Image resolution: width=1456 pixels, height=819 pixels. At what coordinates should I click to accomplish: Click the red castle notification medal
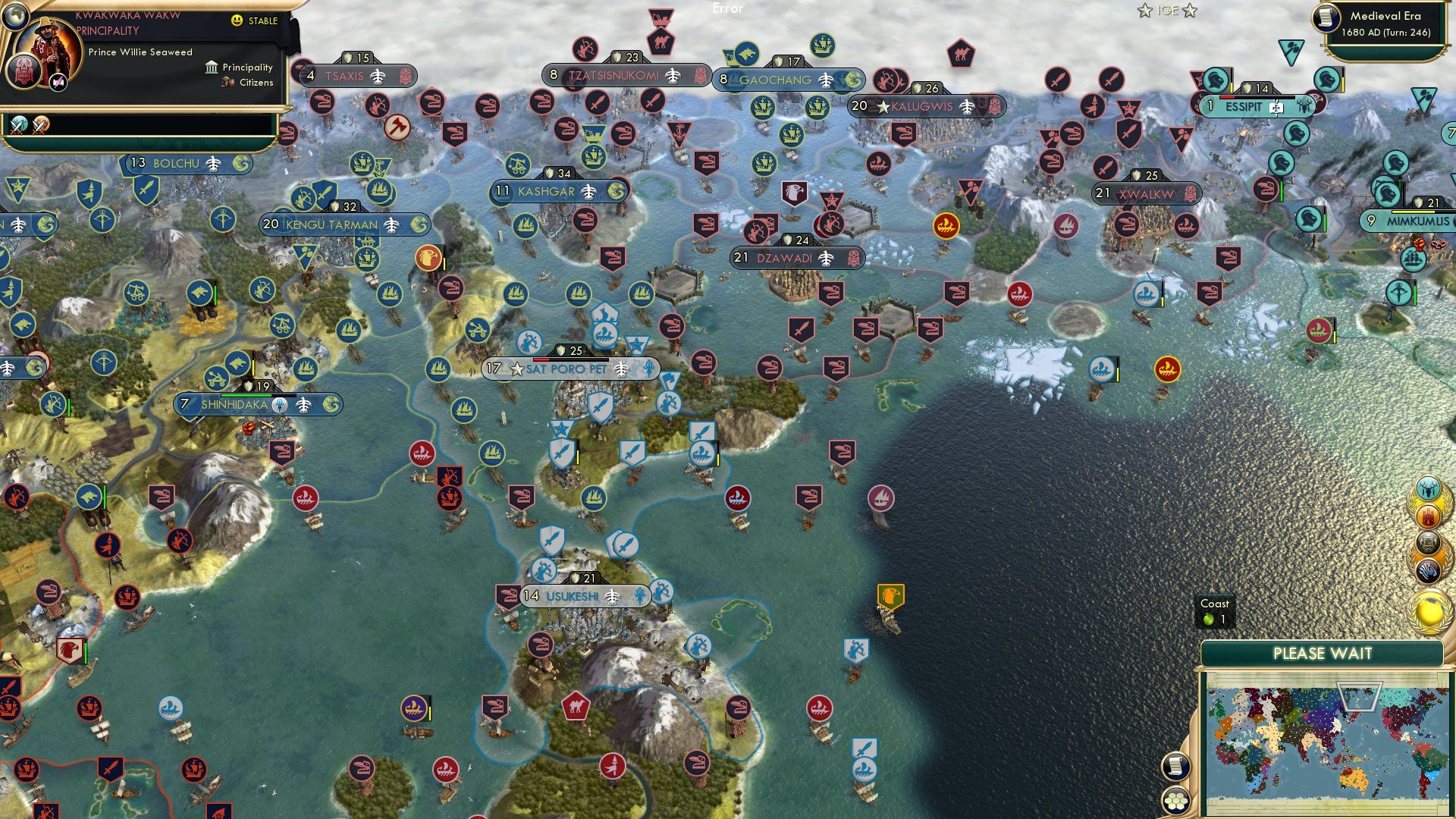coord(1428,517)
